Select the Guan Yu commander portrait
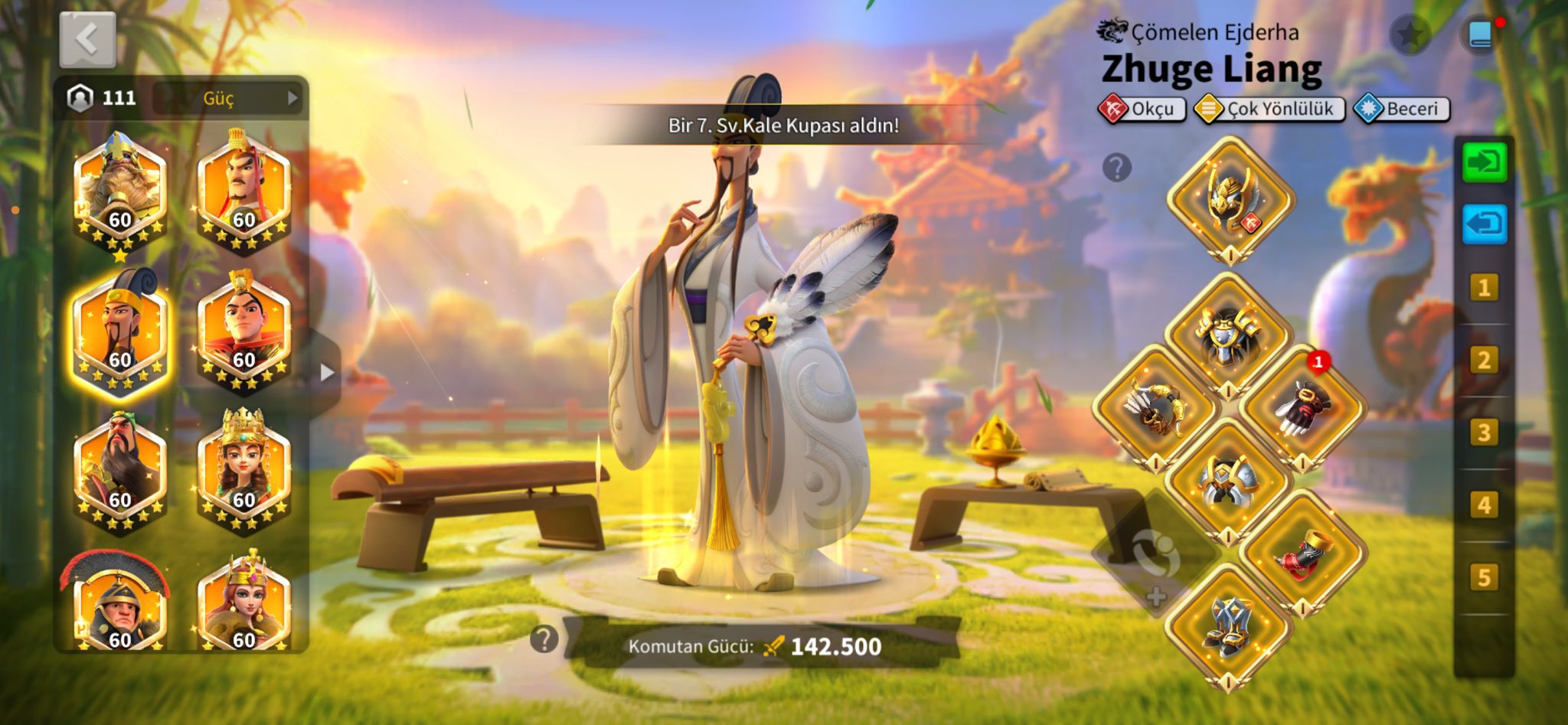Image resolution: width=1568 pixels, height=725 pixels. point(119,469)
